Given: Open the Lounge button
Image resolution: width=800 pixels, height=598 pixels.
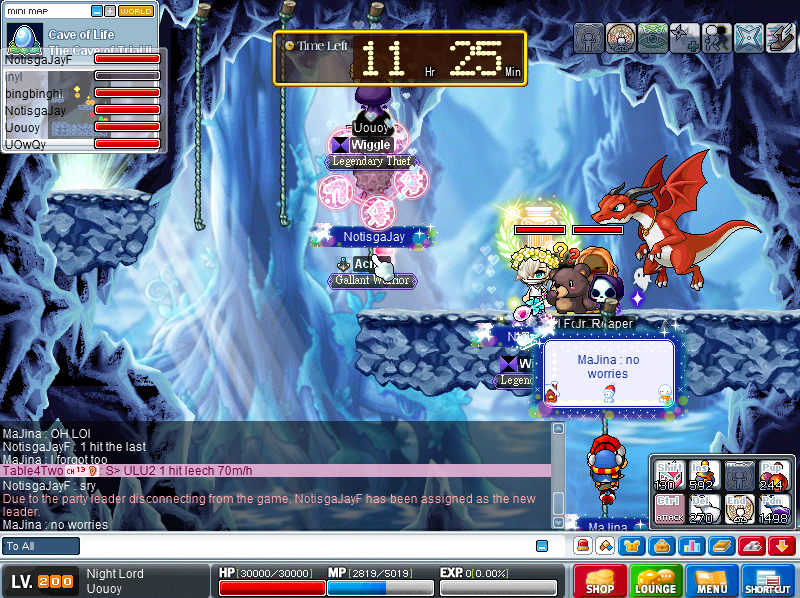Looking at the screenshot, I should 655,581.
